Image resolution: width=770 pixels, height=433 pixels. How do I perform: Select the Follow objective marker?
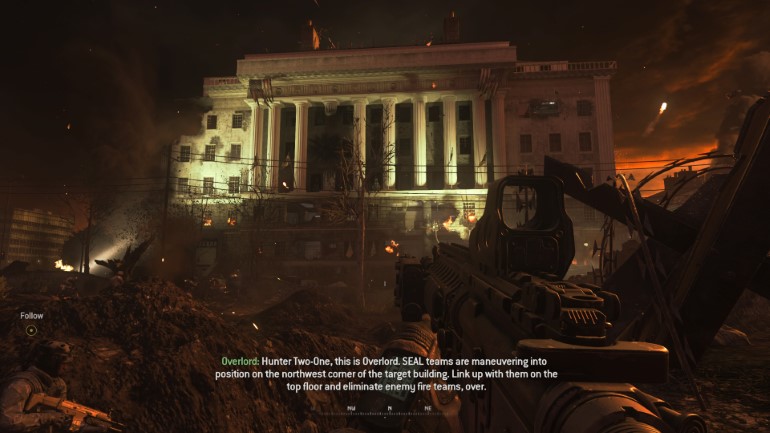[x=31, y=329]
